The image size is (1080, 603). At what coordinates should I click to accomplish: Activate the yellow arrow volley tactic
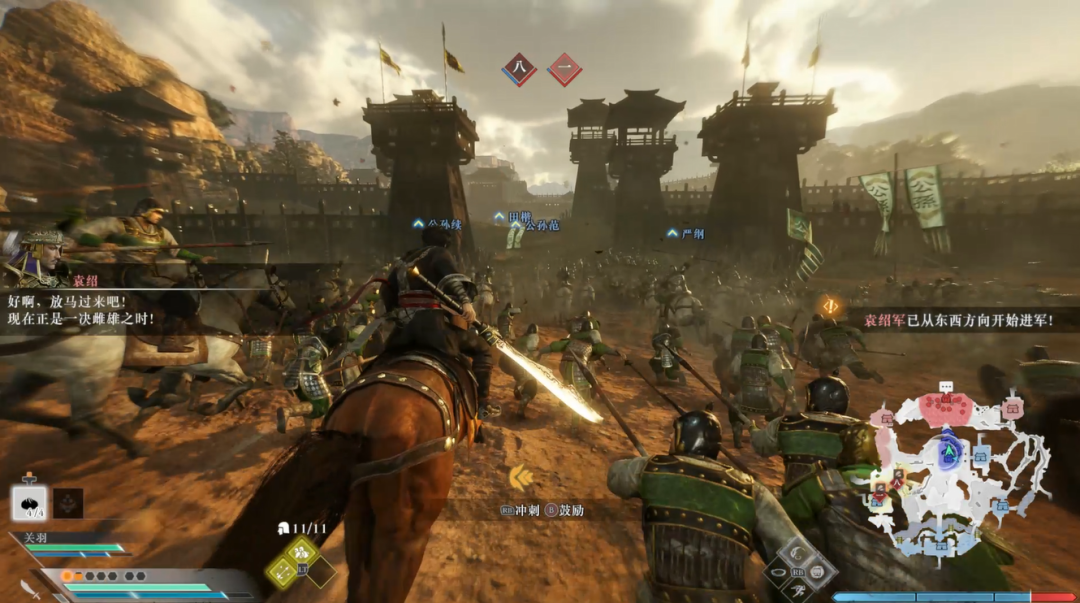282,571
